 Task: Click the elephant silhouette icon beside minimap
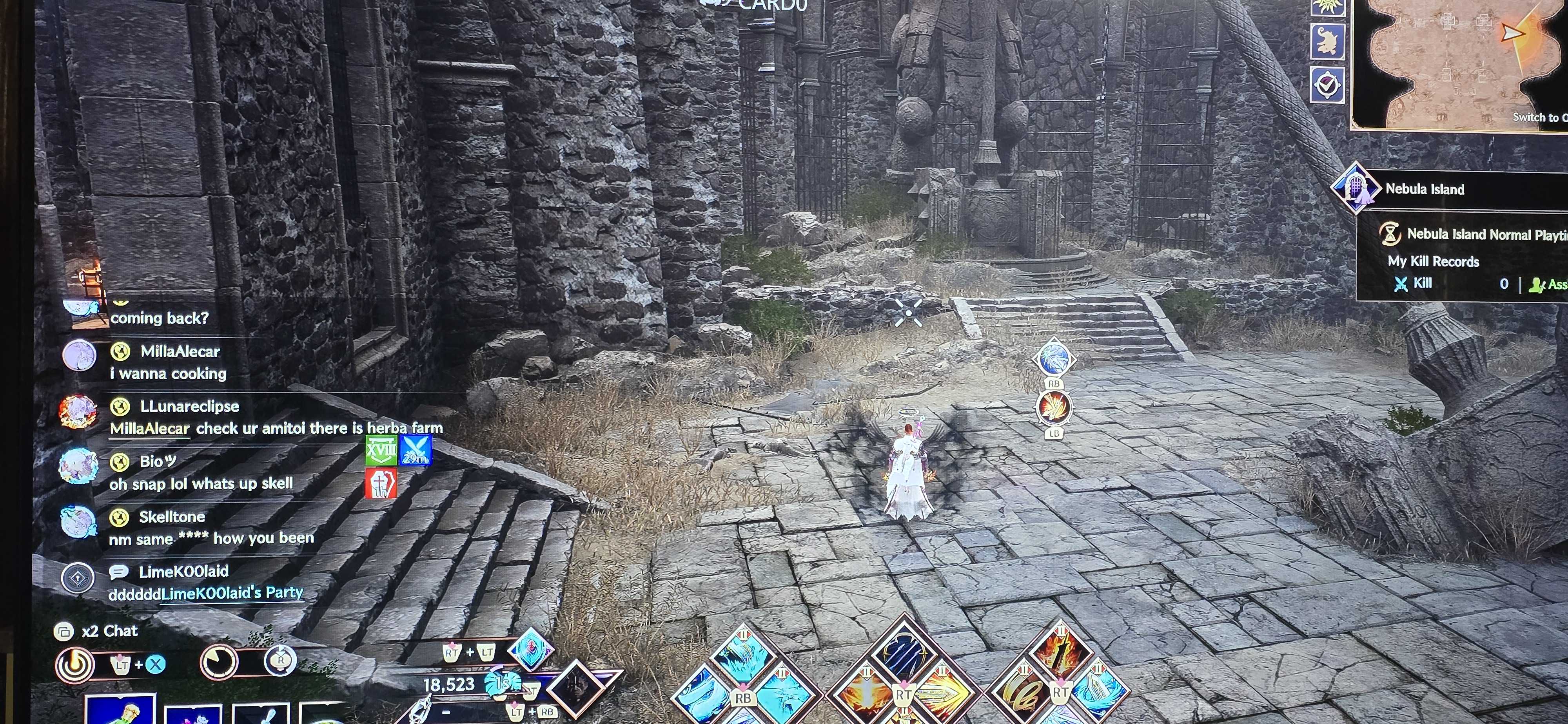coord(1327,42)
